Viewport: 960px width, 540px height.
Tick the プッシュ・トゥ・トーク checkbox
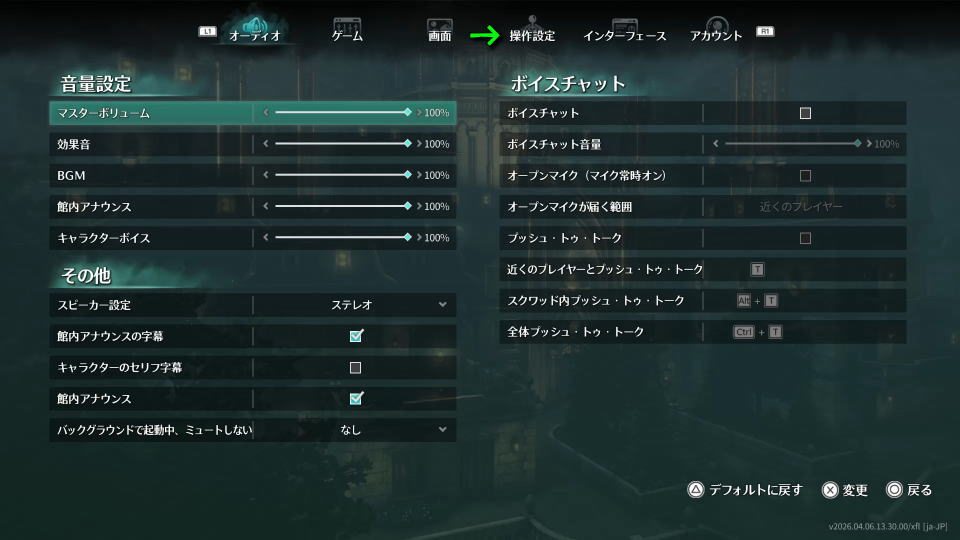[805, 238]
